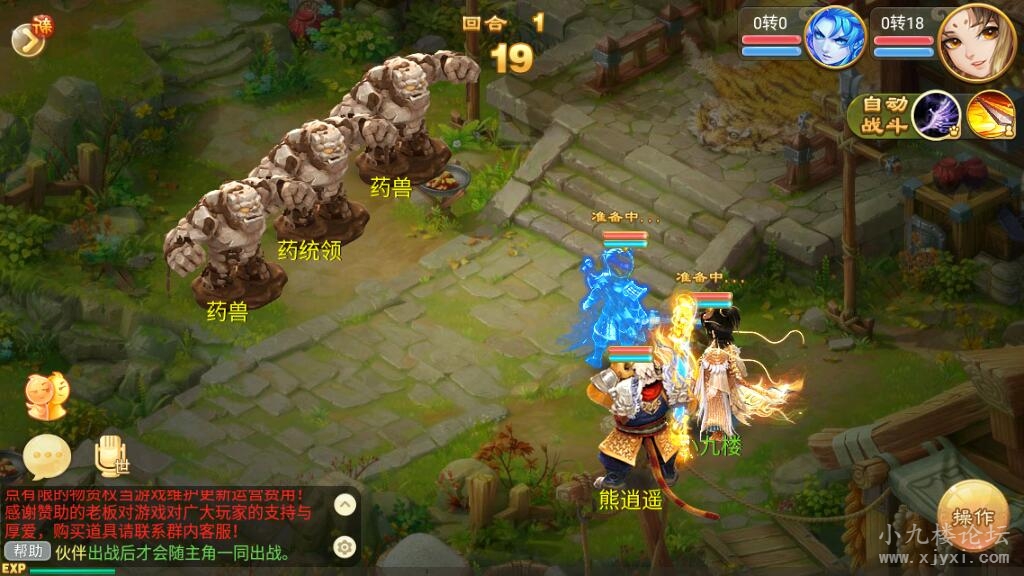Select the flaming blade character skill icon
This screenshot has width=1024, height=576.
click(989, 115)
